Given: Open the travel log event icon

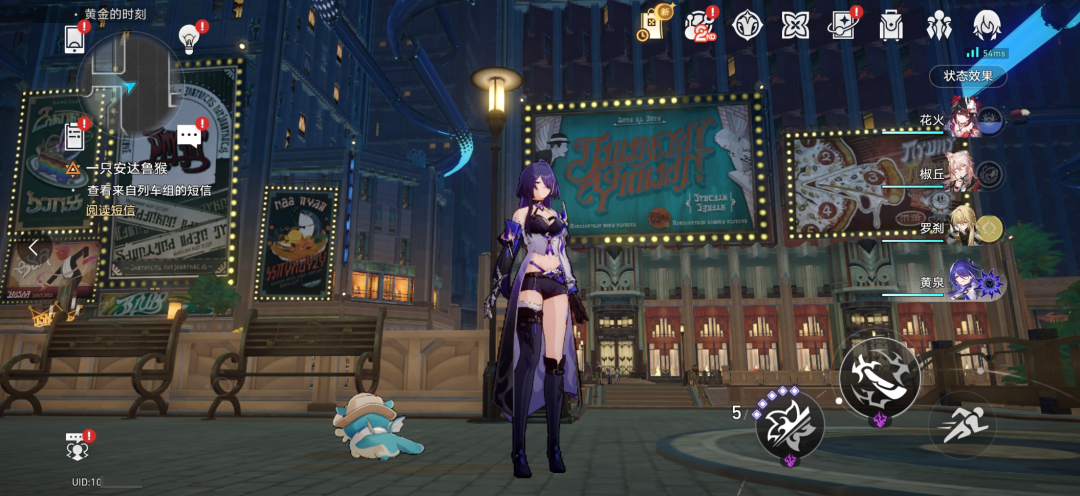Looking at the screenshot, I should click(x=700, y=25).
